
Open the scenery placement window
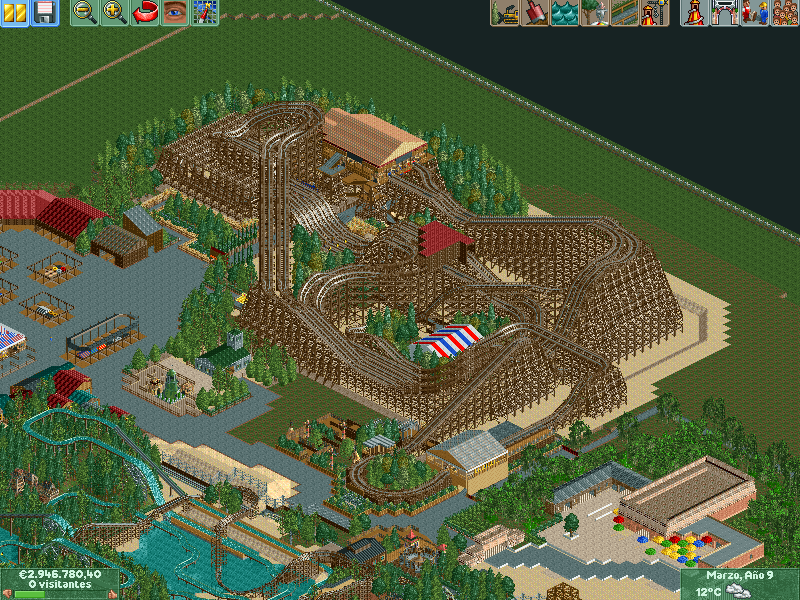pos(595,13)
